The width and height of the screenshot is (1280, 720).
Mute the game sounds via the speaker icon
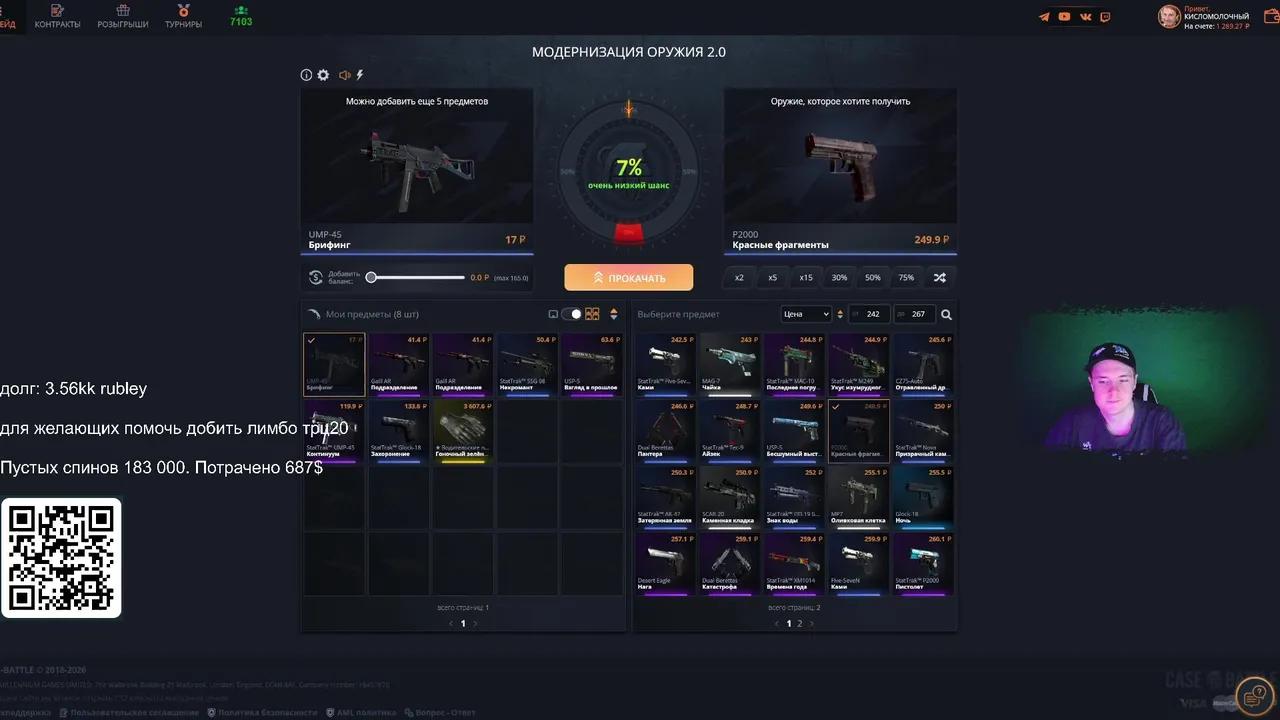pyautogui.click(x=344, y=74)
